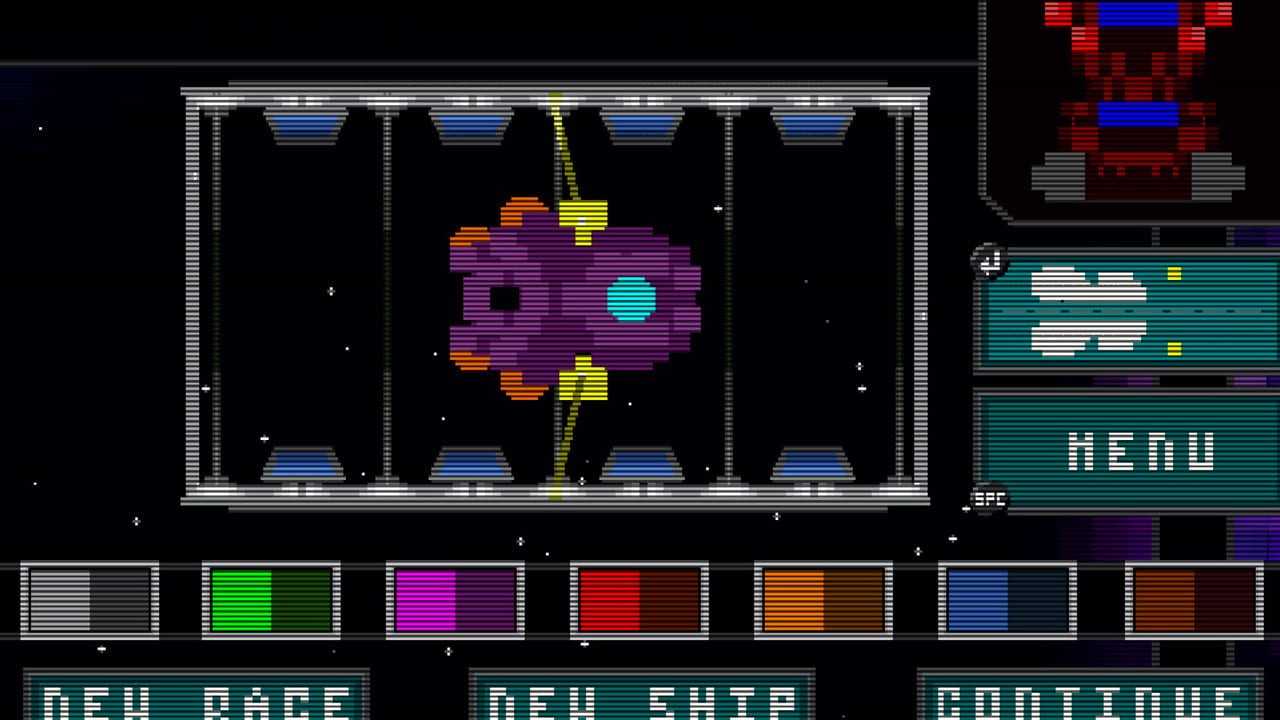1280x720 pixels.
Task: Open the Menu button
Action: 1126,451
